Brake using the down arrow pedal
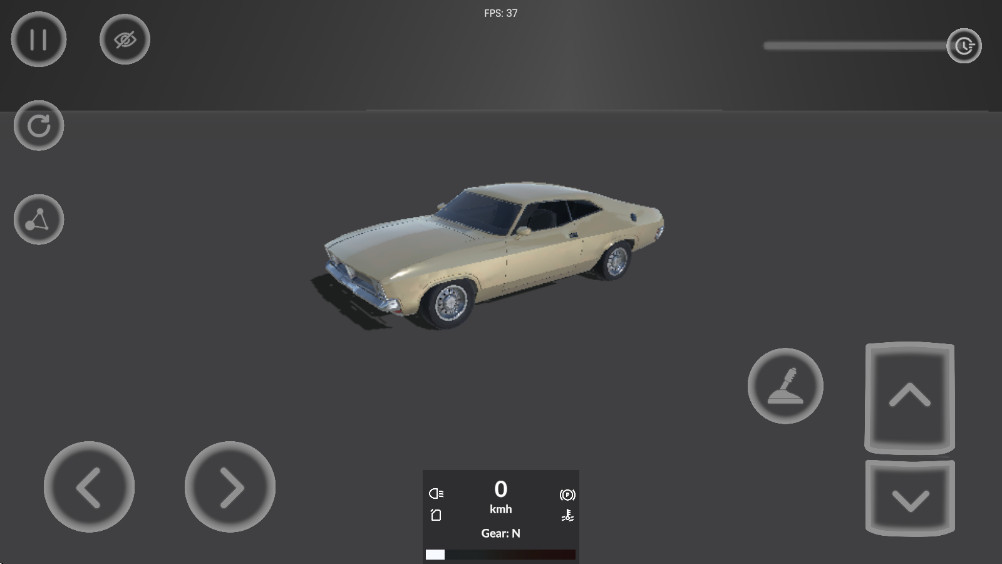 click(x=910, y=499)
